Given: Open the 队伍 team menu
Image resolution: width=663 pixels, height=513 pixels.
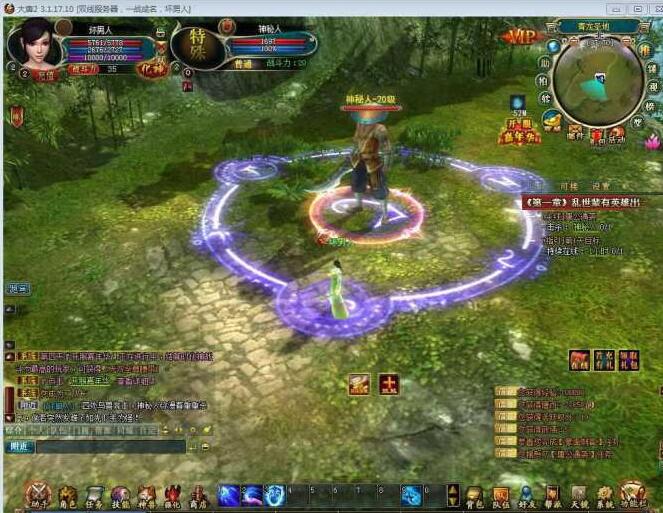Looking at the screenshot, I should [501, 496].
